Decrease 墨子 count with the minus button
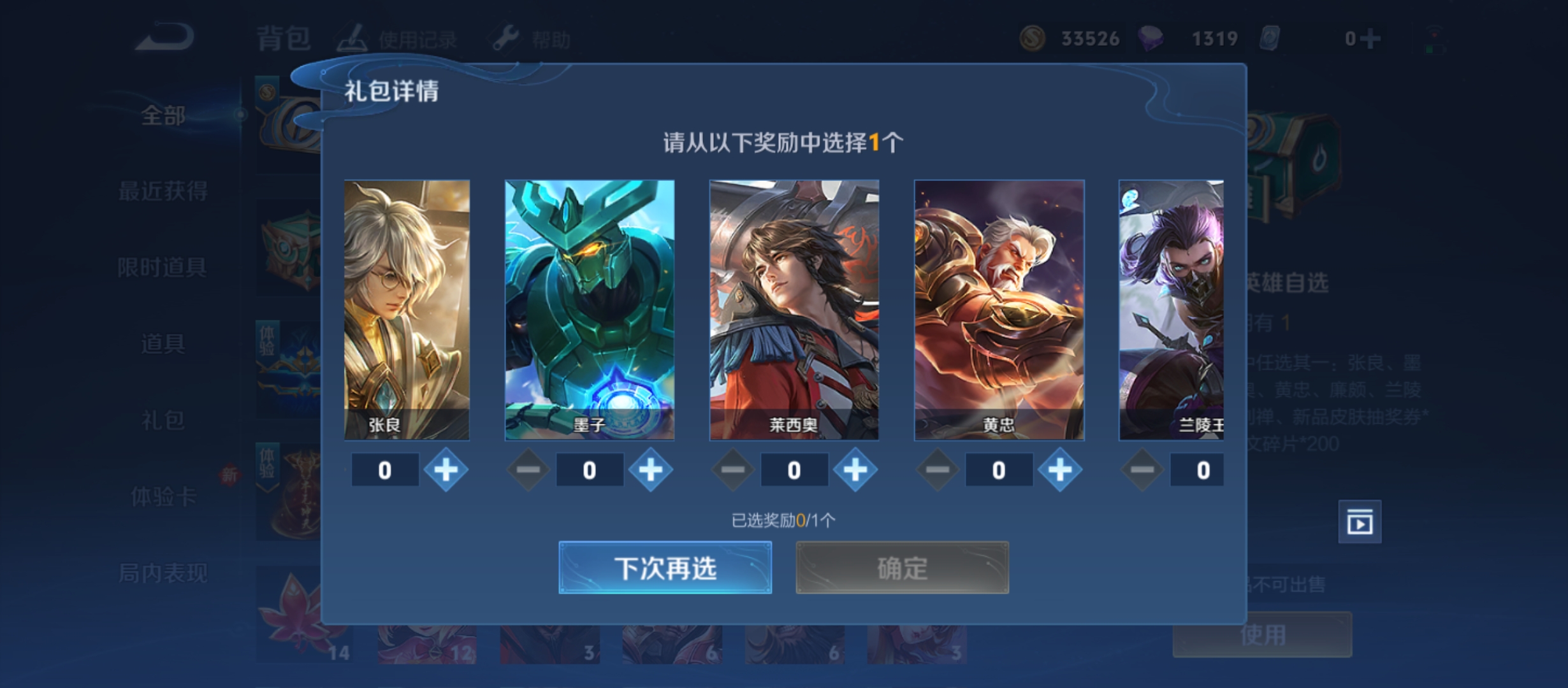Screen dimensions: 1568x688 528,470
